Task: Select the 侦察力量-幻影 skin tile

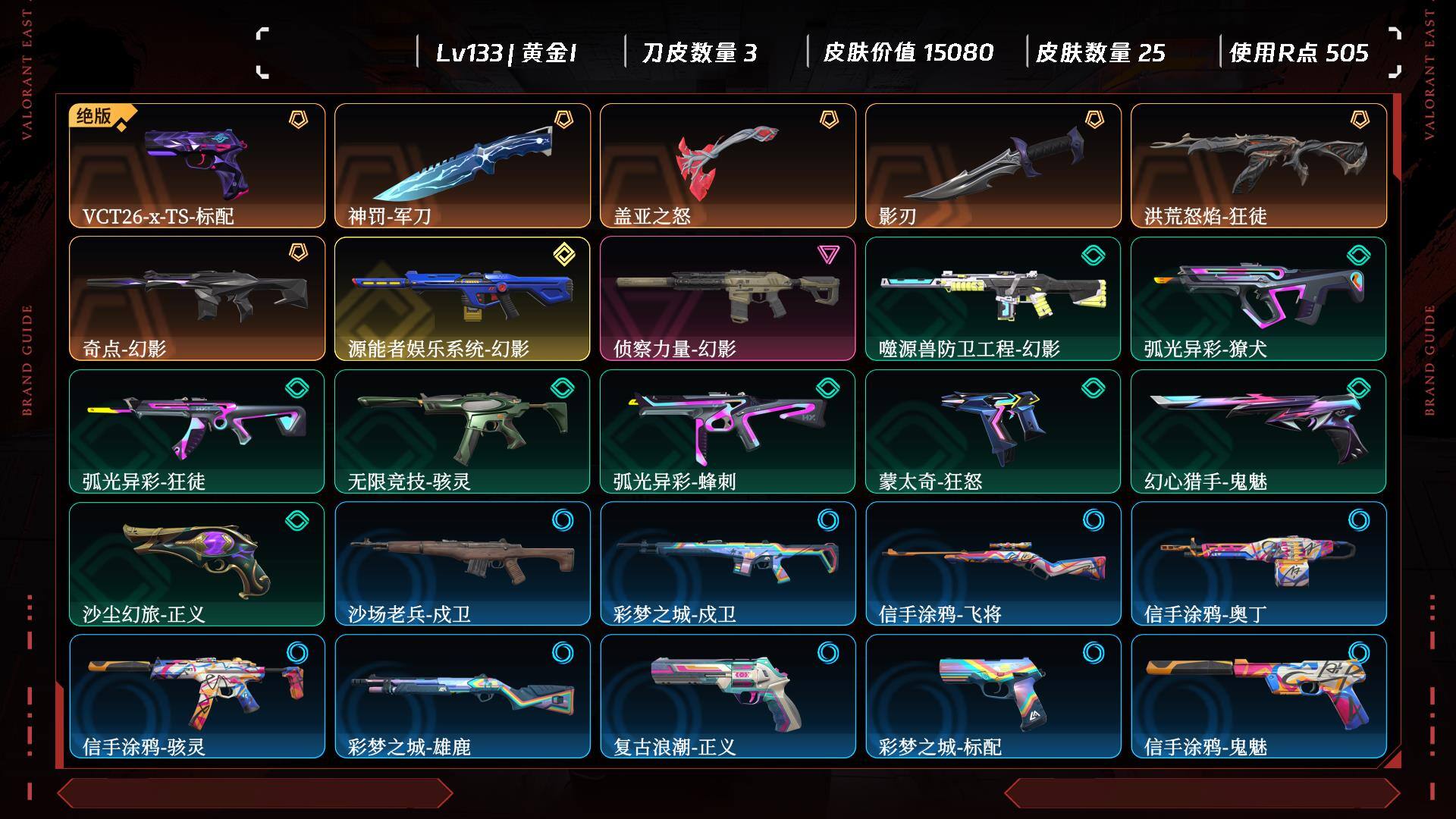Action: (728, 298)
